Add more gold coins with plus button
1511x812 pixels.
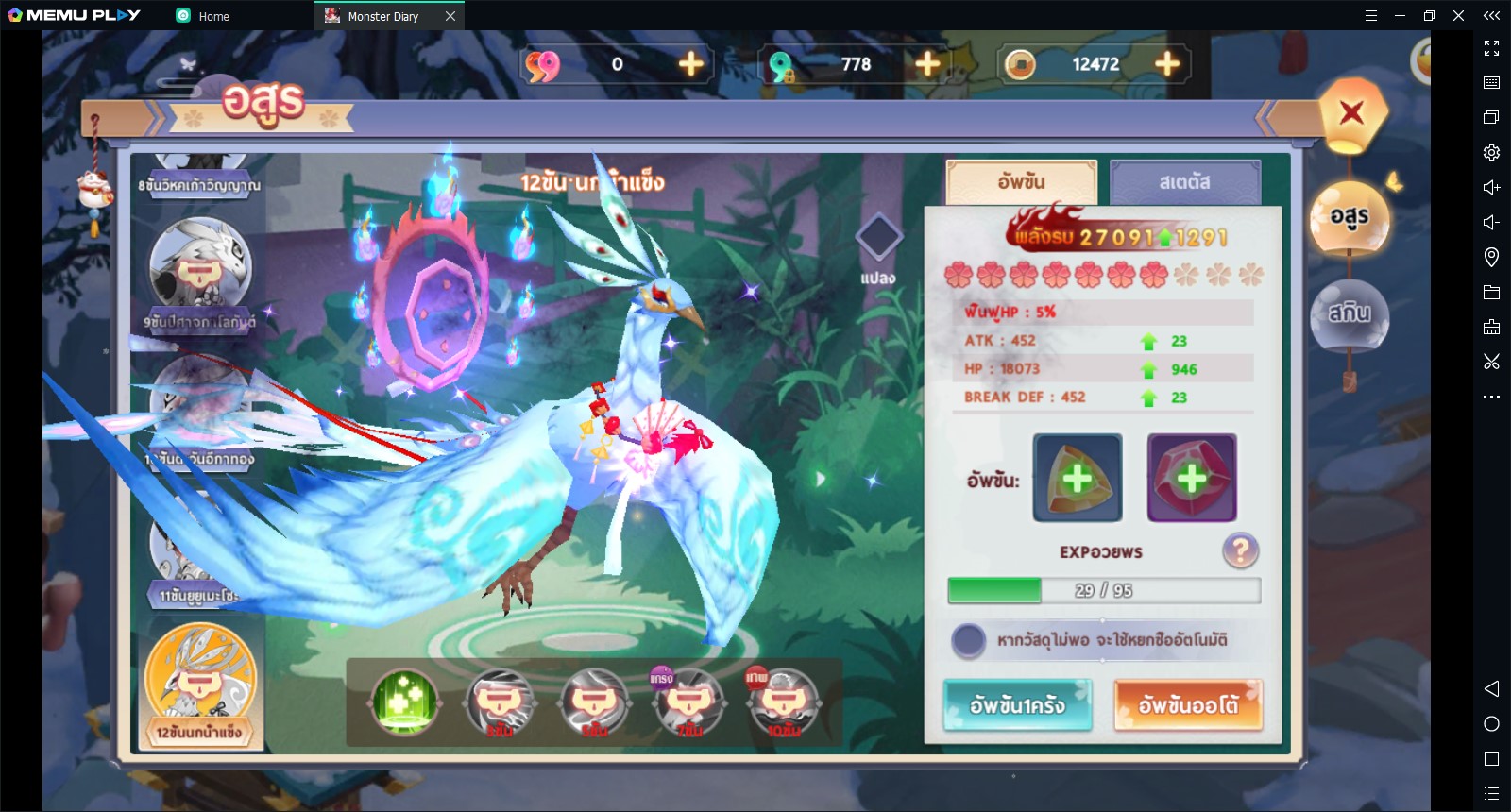pyautogui.click(x=1167, y=64)
